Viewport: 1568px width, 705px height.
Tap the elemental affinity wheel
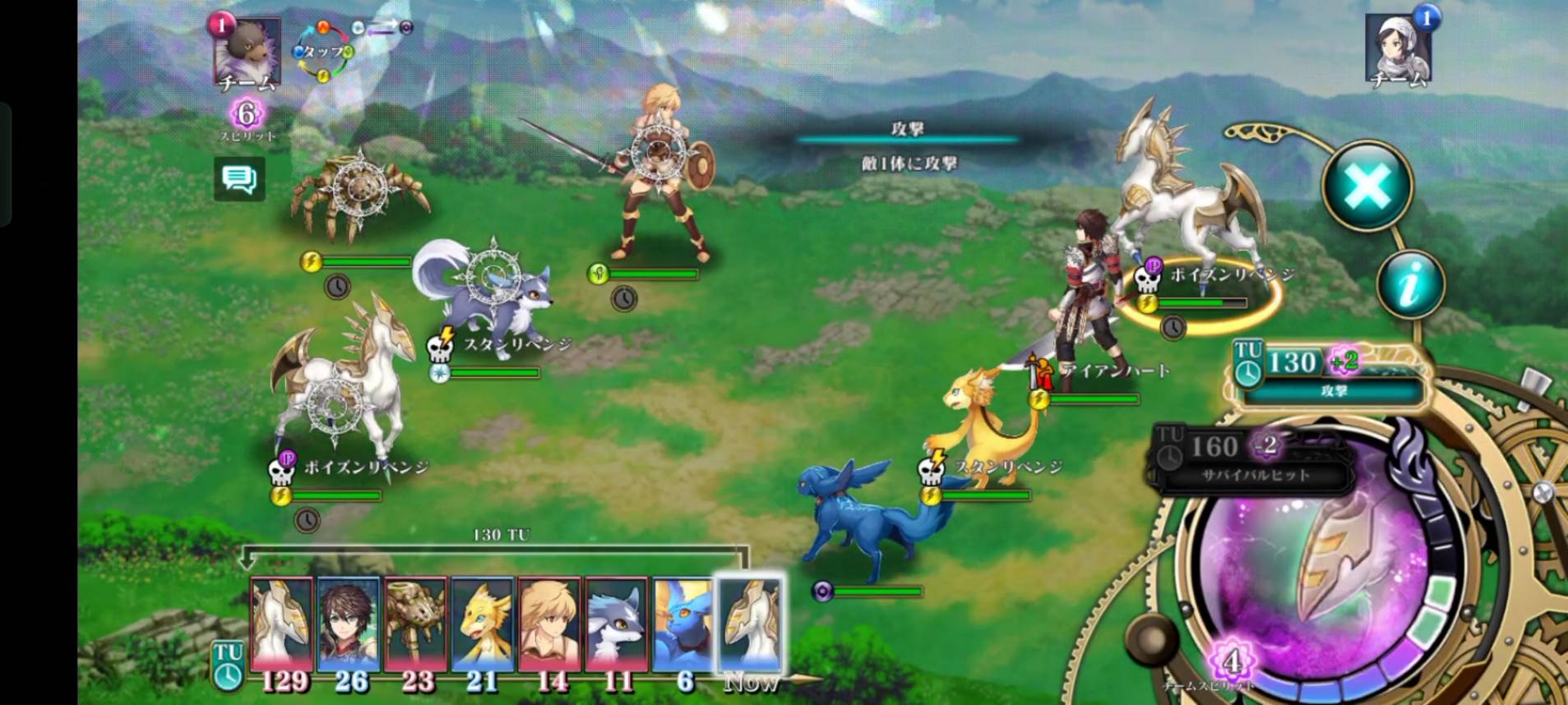(324, 51)
